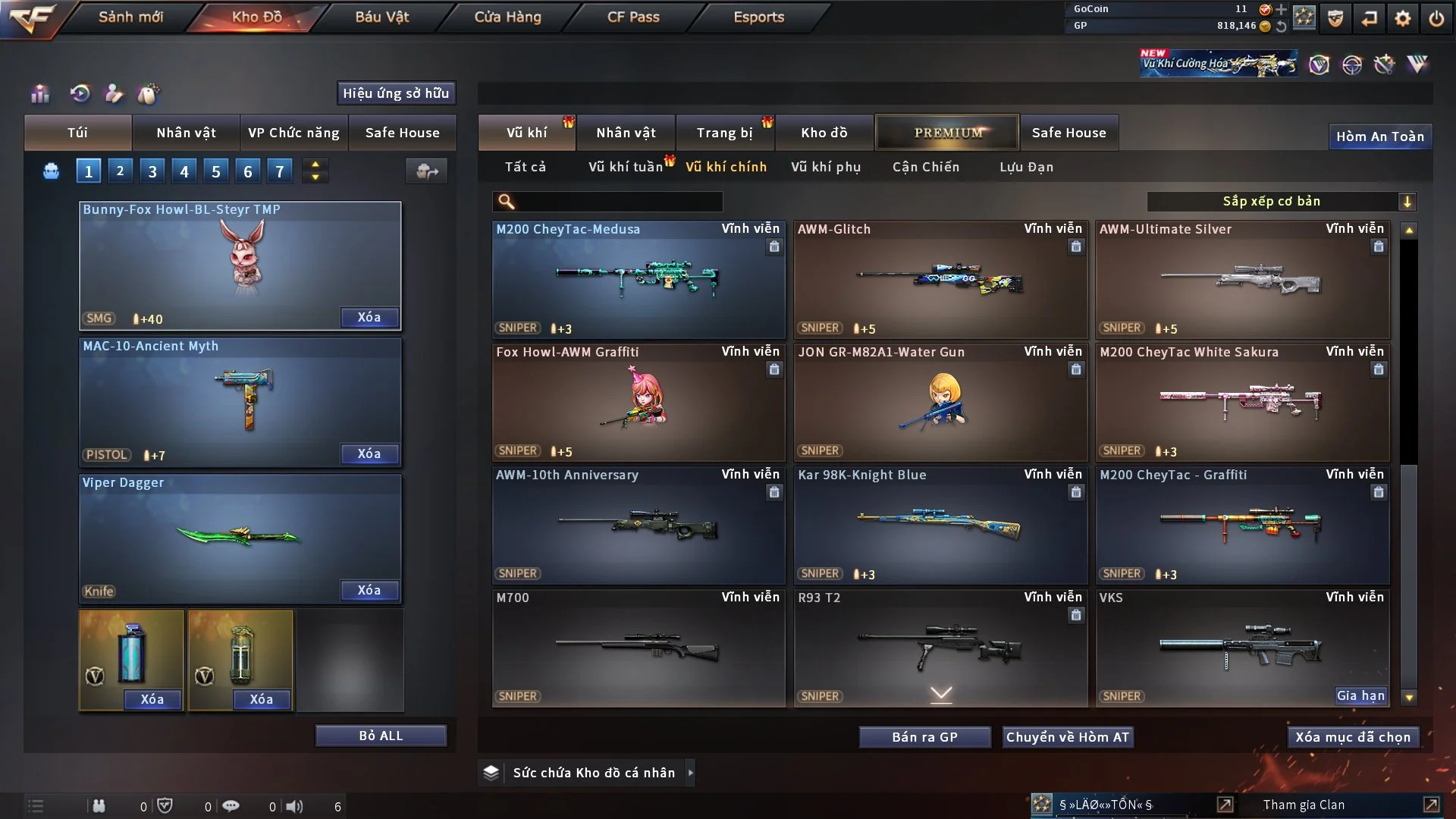Viewport: 1456px width, 819px height.
Task: Select the Cận Chiến weapon filter
Action: pos(925,167)
